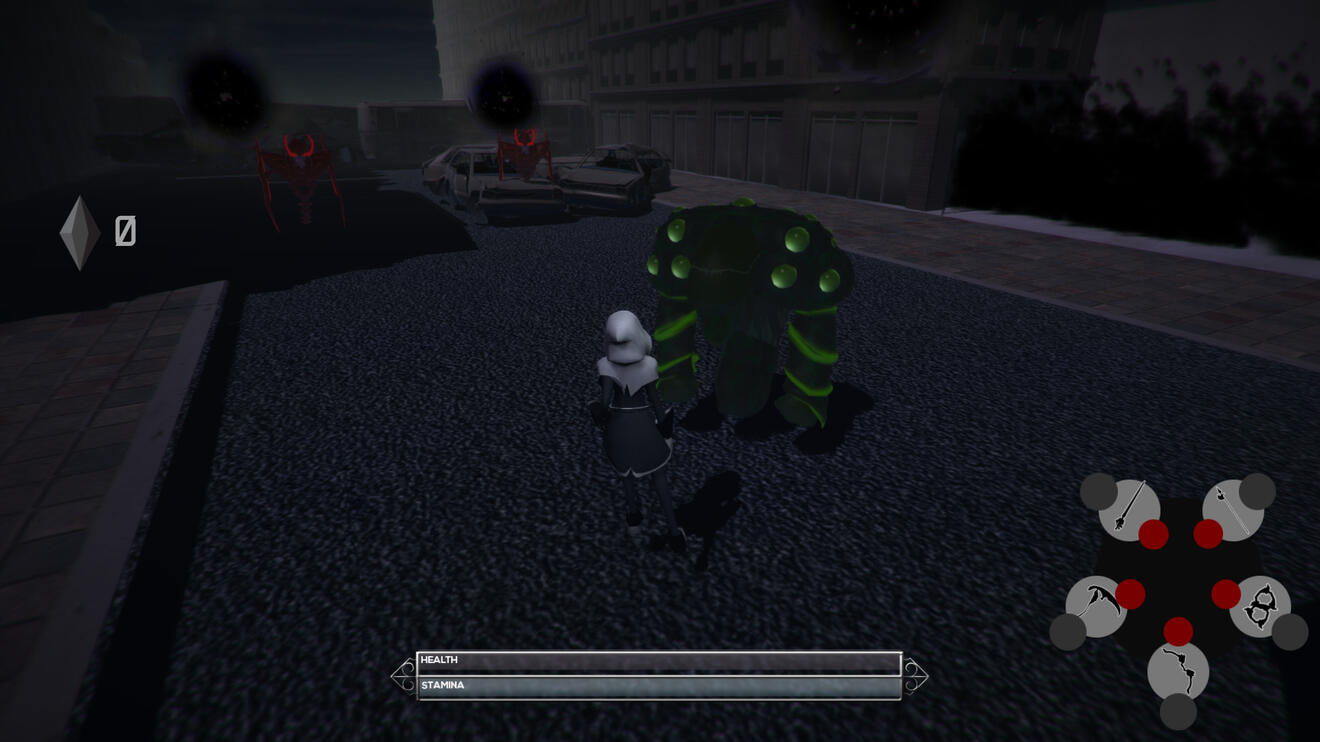Click the crystal counter showing 0
Image resolution: width=1320 pixels, height=742 pixels.
(123, 232)
